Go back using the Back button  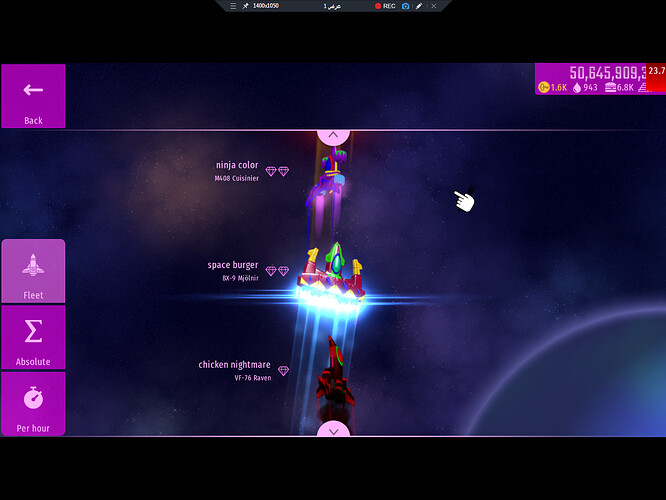(x=33, y=96)
